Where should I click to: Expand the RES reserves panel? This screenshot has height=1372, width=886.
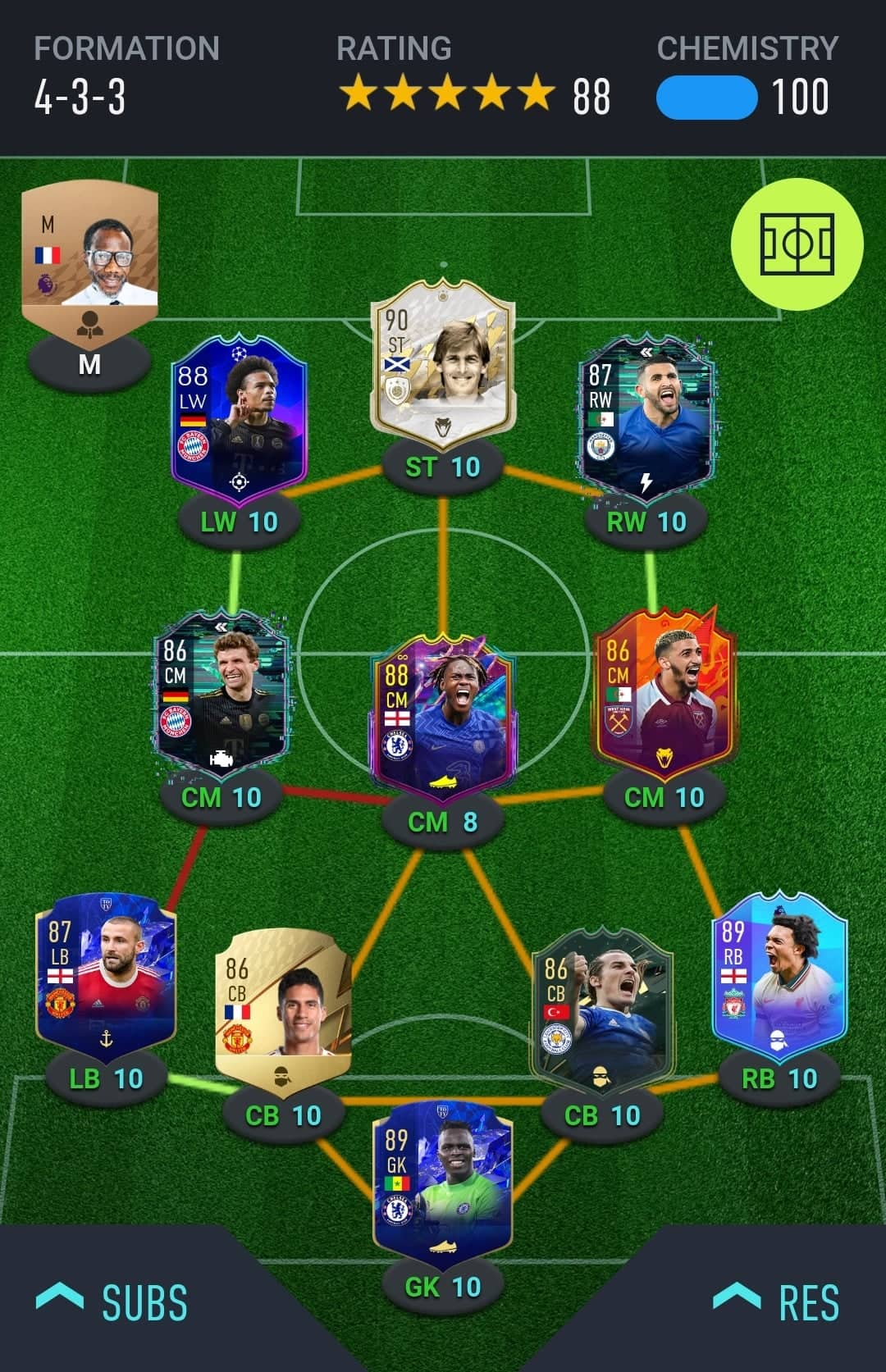coord(776,1302)
